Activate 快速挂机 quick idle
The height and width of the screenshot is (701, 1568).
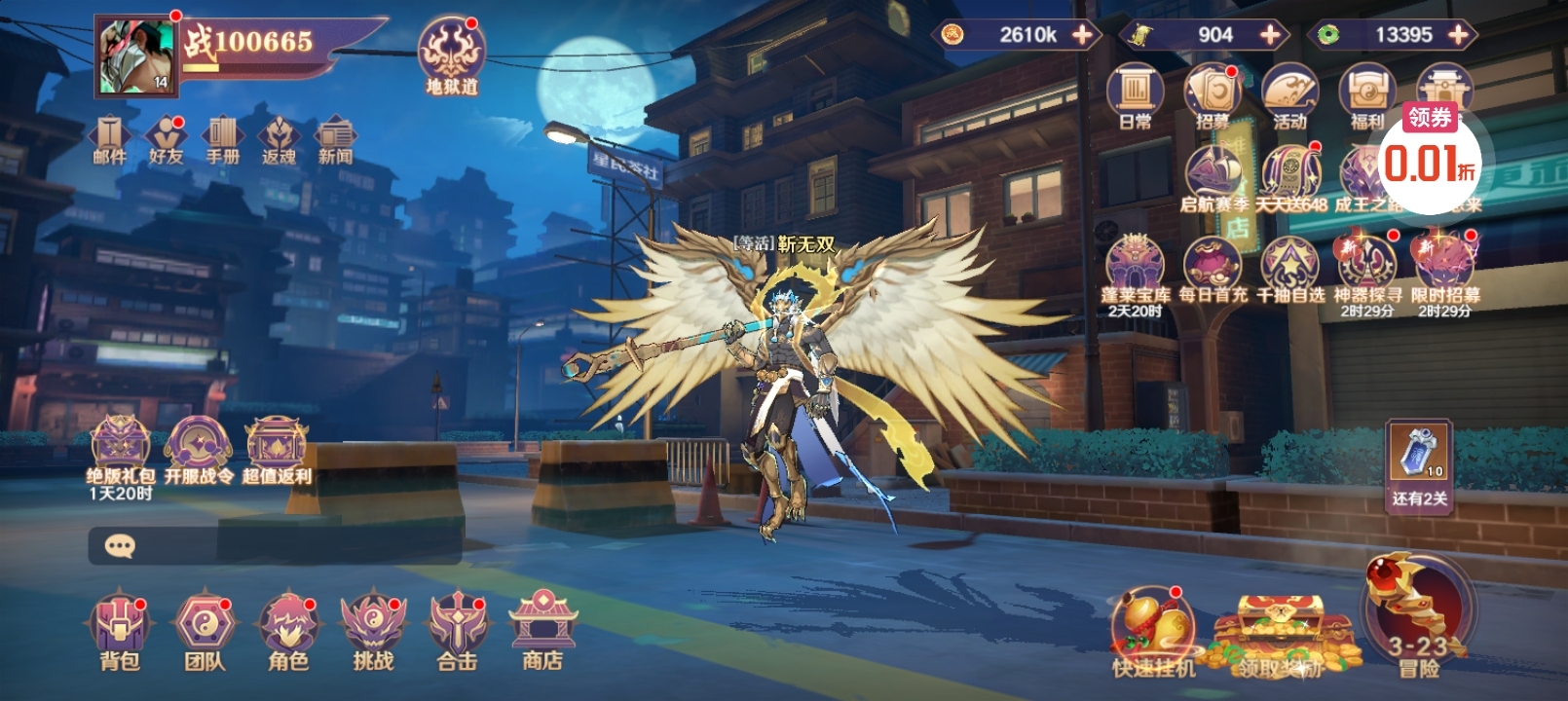click(x=1153, y=631)
